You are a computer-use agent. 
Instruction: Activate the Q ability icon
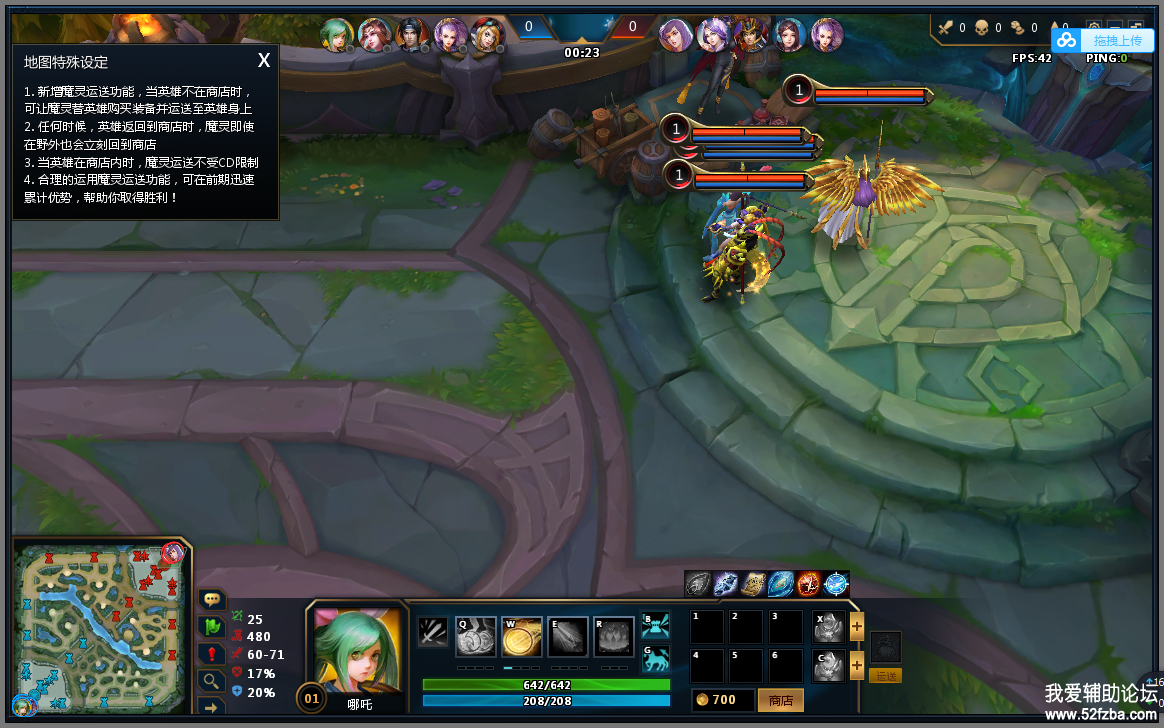475,636
